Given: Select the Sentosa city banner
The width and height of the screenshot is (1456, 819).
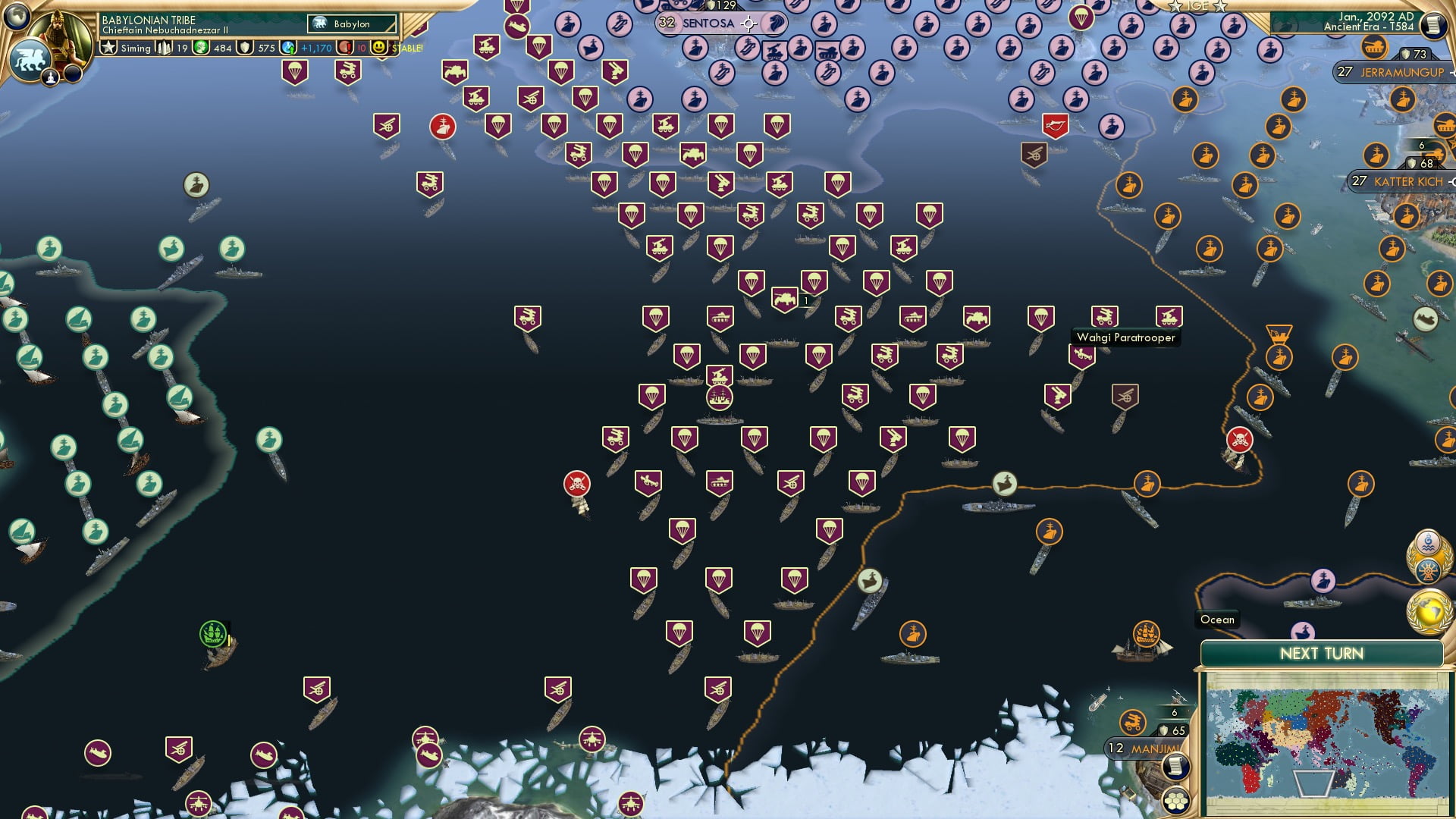Looking at the screenshot, I should coord(709,23).
